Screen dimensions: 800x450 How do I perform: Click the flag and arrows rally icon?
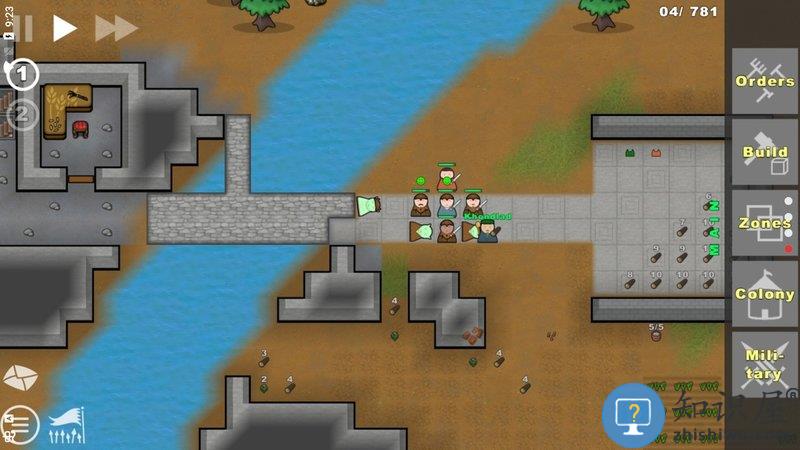click(x=67, y=426)
